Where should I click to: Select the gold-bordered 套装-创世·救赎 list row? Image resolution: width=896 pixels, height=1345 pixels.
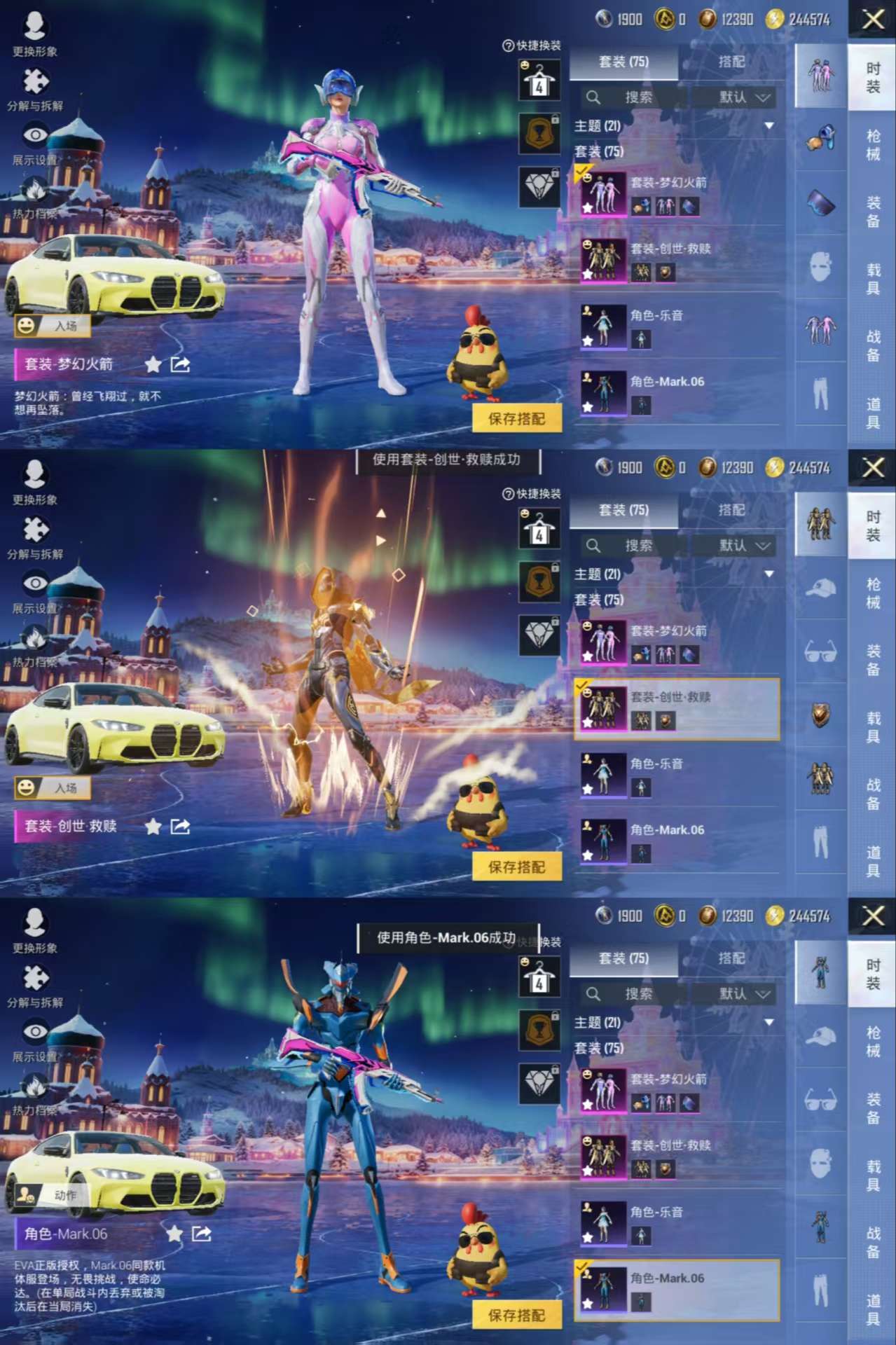click(676, 708)
